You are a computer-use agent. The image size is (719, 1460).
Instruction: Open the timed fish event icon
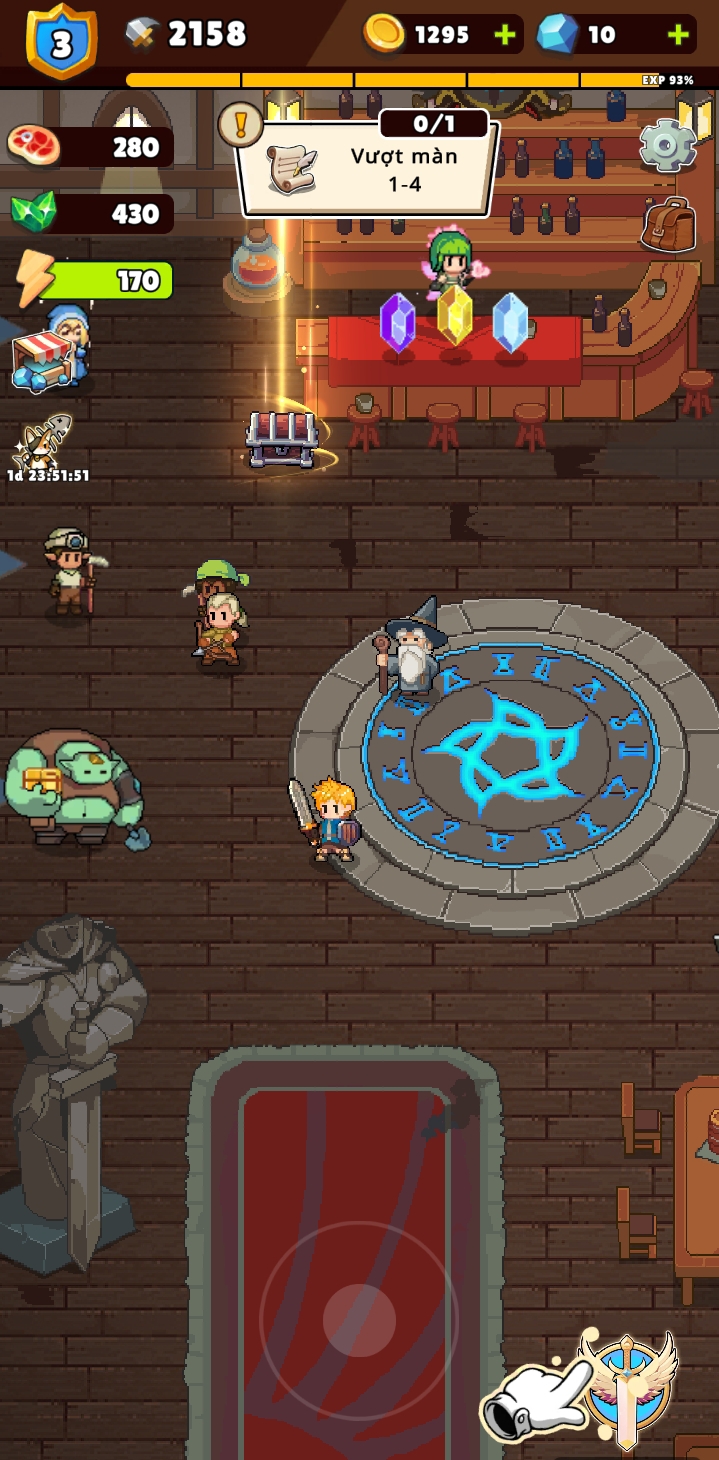(x=43, y=442)
